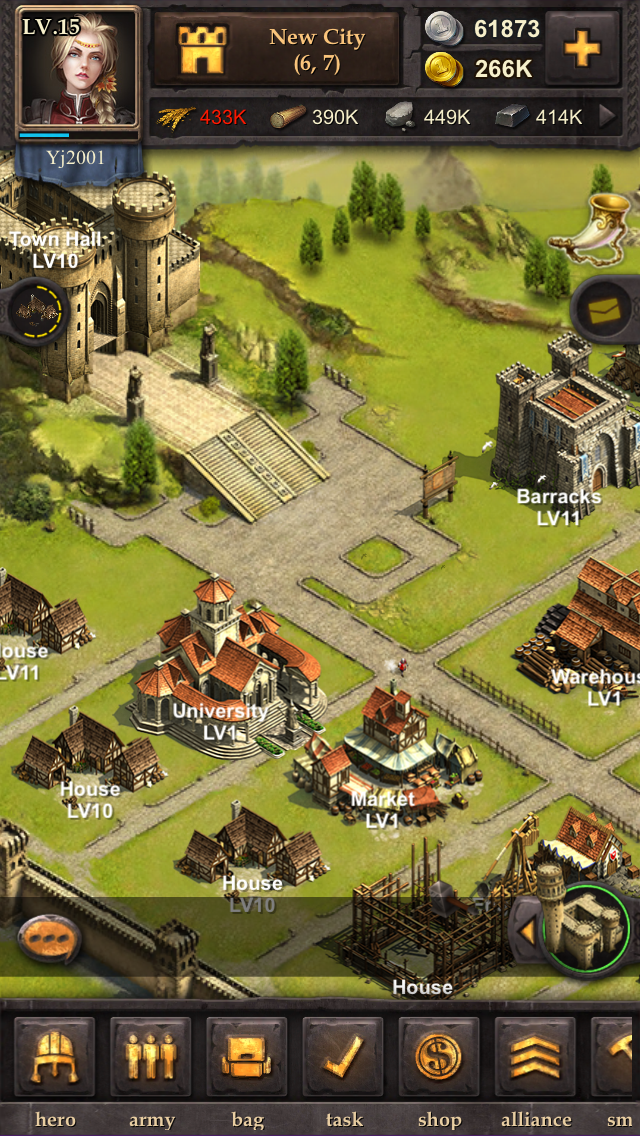
Task: Switch view with the round castle button
Action: pos(585,930)
